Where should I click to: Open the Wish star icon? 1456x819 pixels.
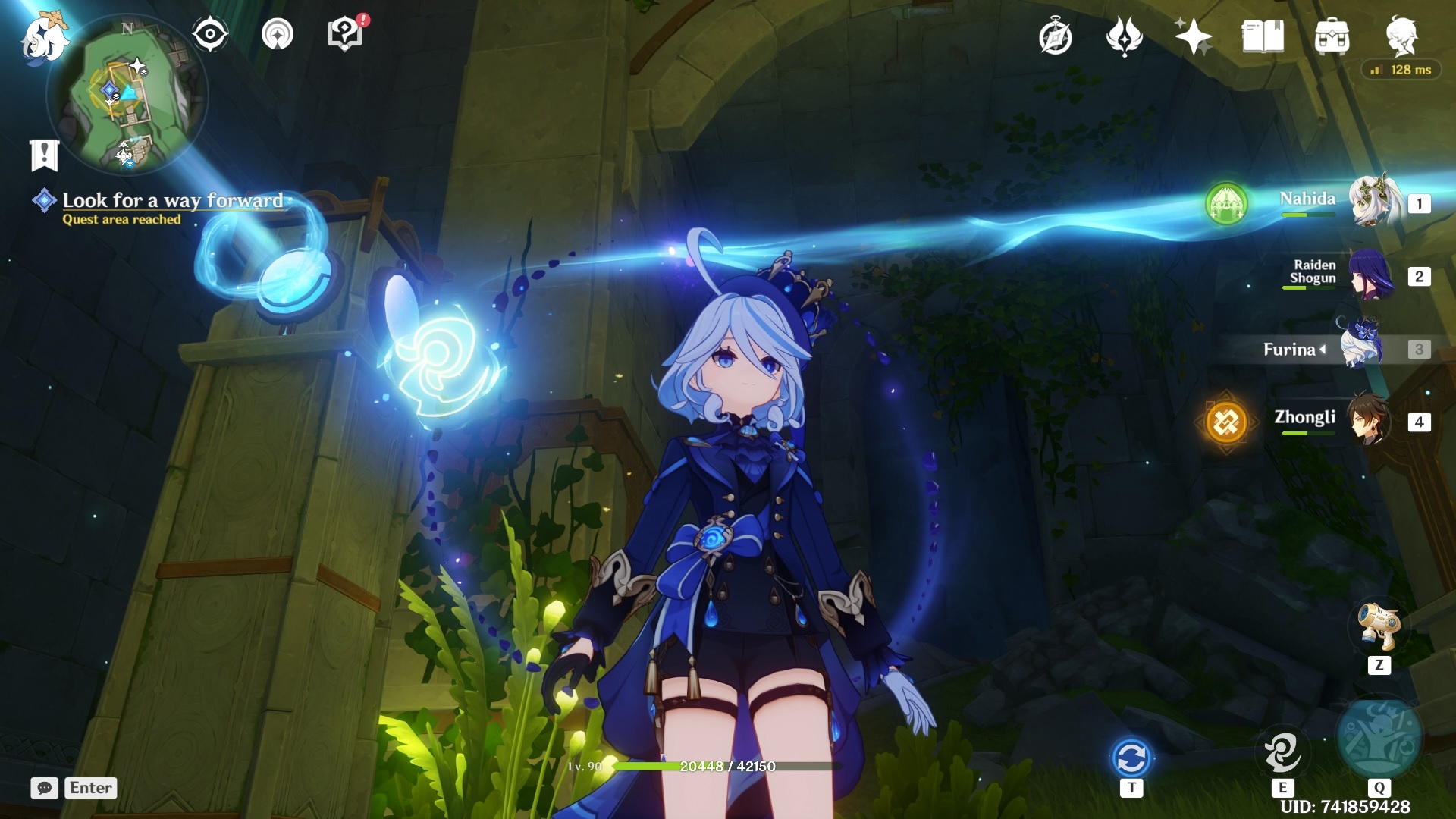point(1192,36)
